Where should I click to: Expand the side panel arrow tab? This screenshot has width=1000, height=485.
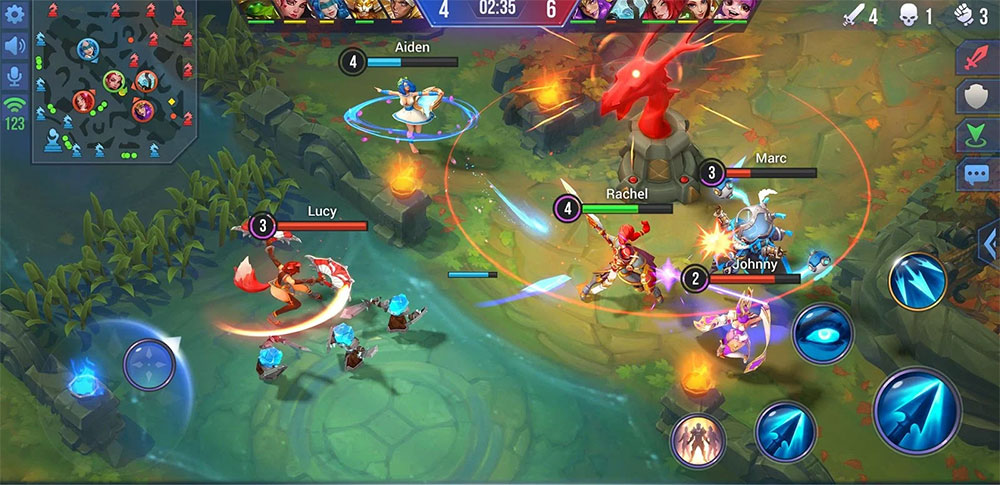987,245
